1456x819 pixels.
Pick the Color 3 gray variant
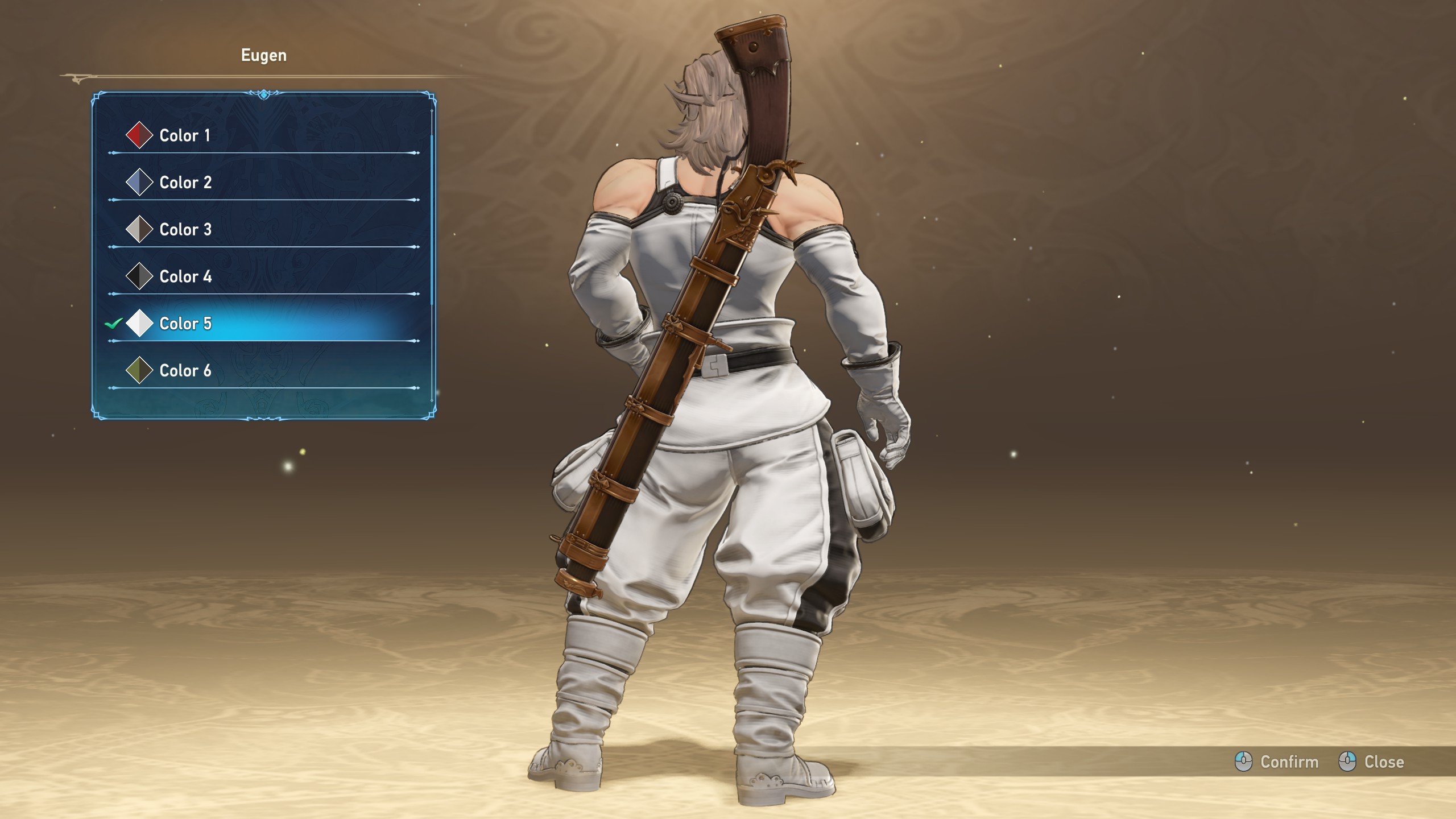185,230
